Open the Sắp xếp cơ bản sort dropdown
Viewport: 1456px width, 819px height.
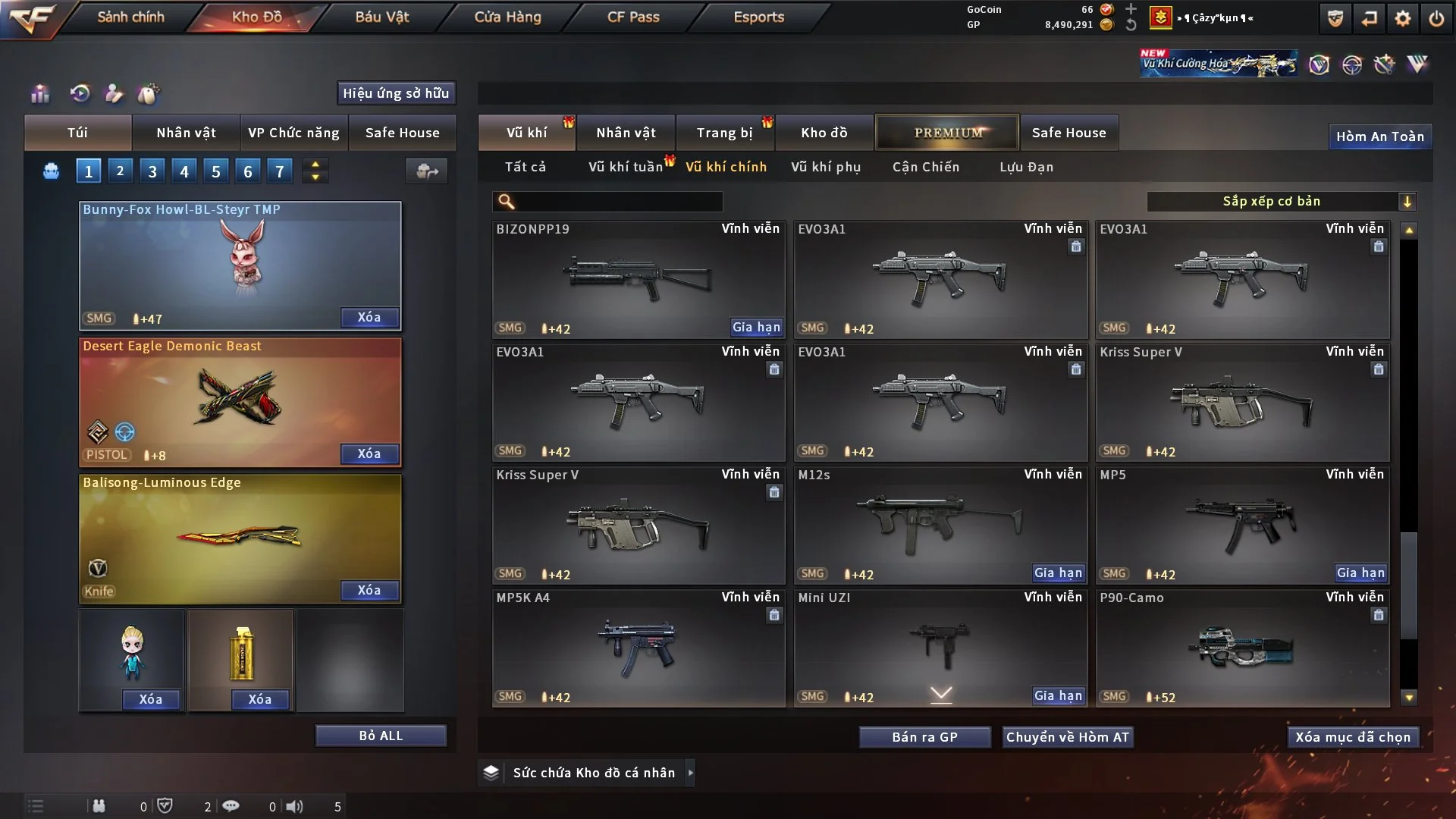pyautogui.click(x=1281, y=201)
